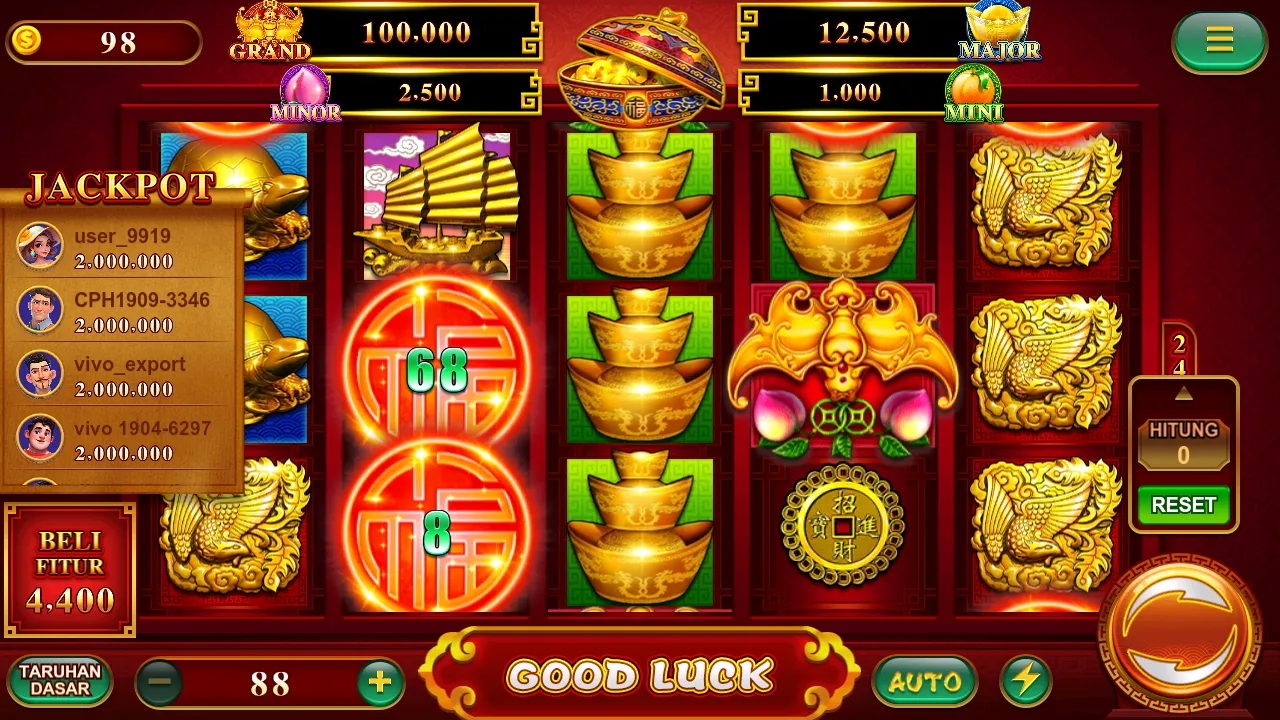Image resolution: width=1280 pixels, height=720 pixels.
Task: Choose CPH1909-3346 in the jackpot list
Action: (122, 311)
